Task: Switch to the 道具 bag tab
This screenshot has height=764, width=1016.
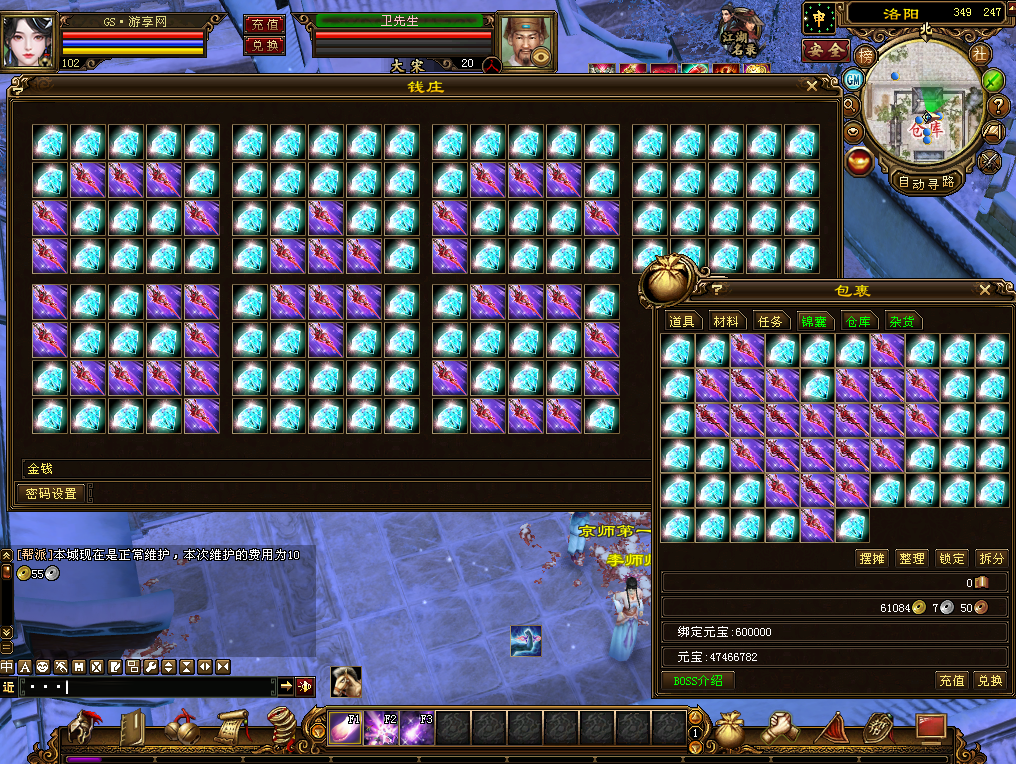Action: point(682,321)
